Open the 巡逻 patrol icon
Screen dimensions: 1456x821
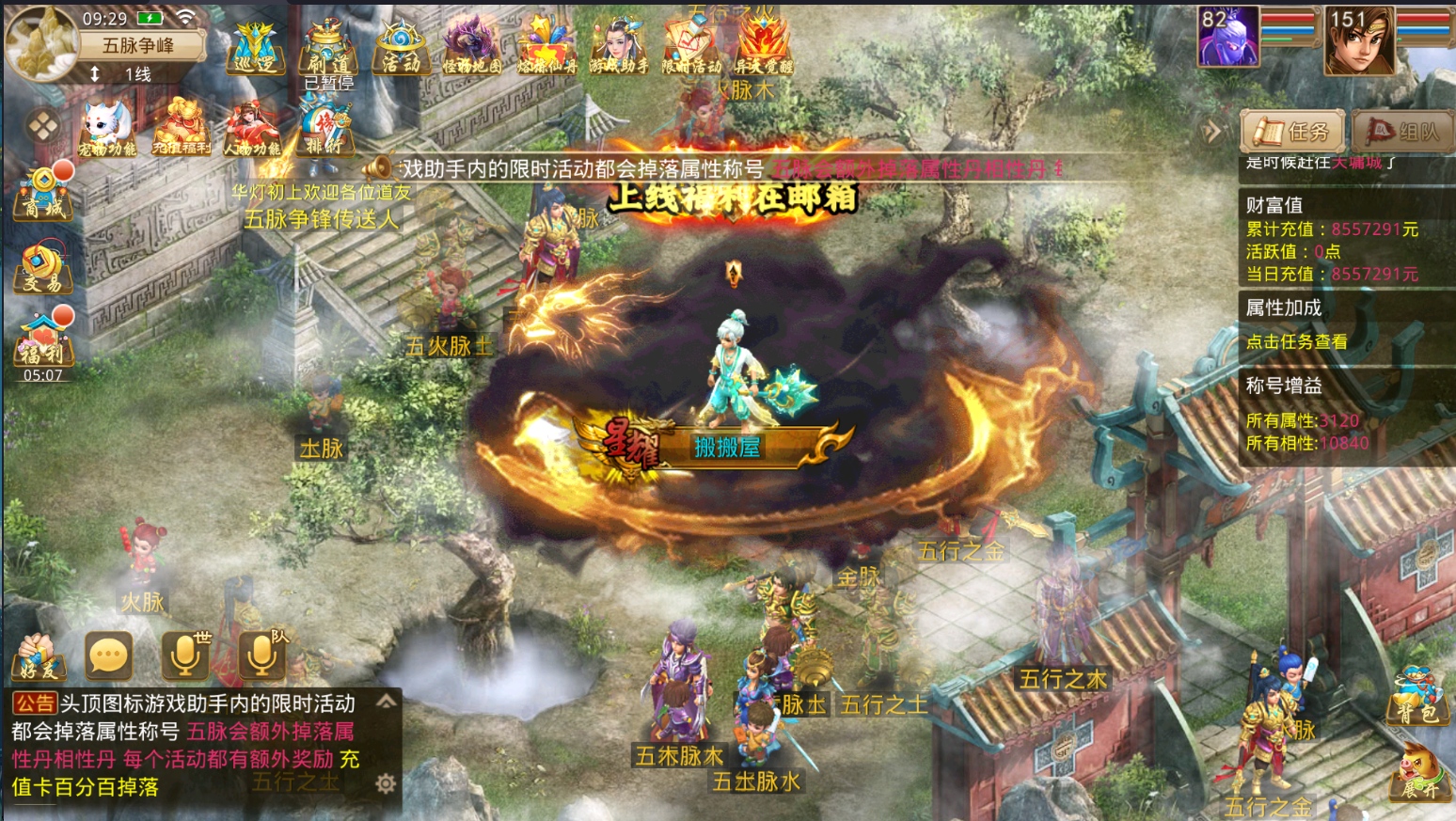[x=252, y=49]
